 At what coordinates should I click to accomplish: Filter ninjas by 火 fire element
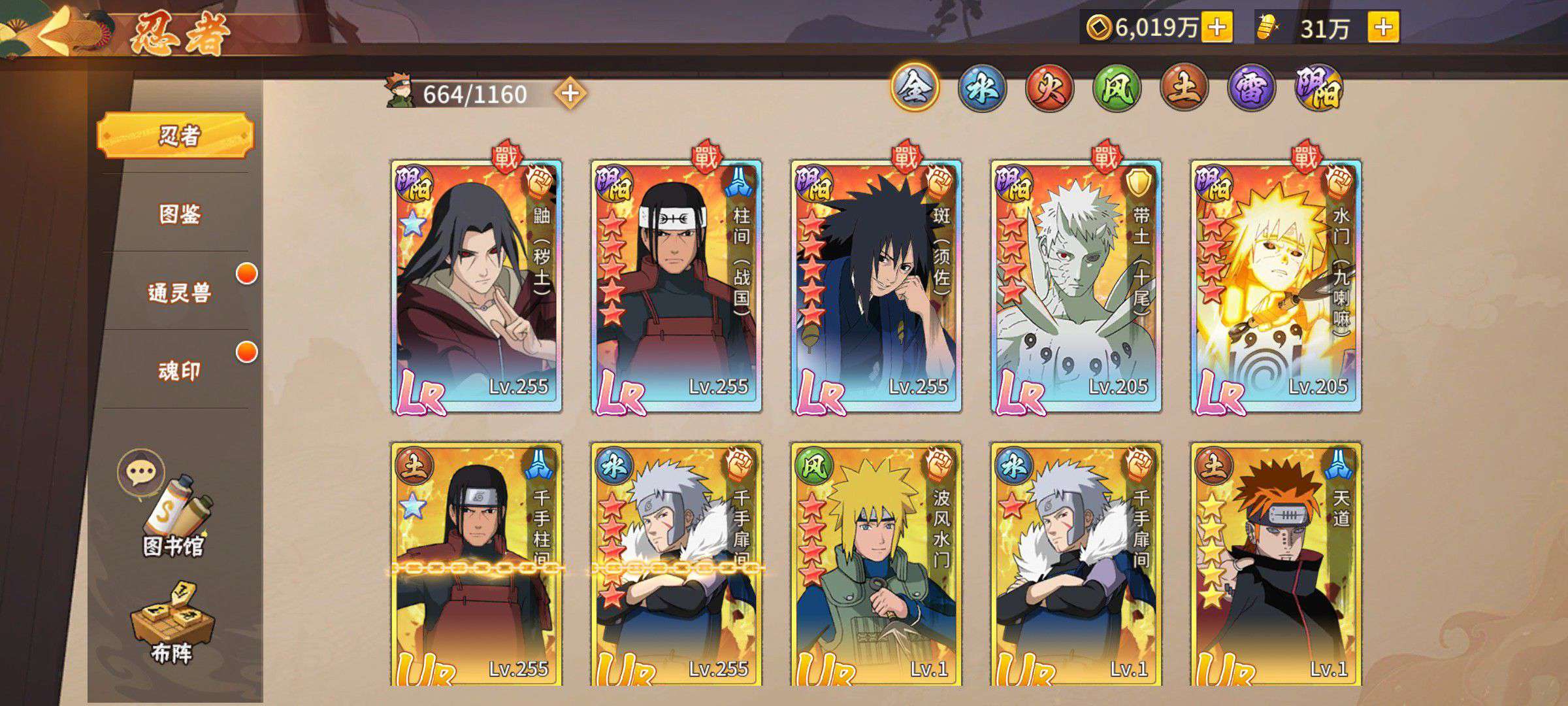[1049, 88]
